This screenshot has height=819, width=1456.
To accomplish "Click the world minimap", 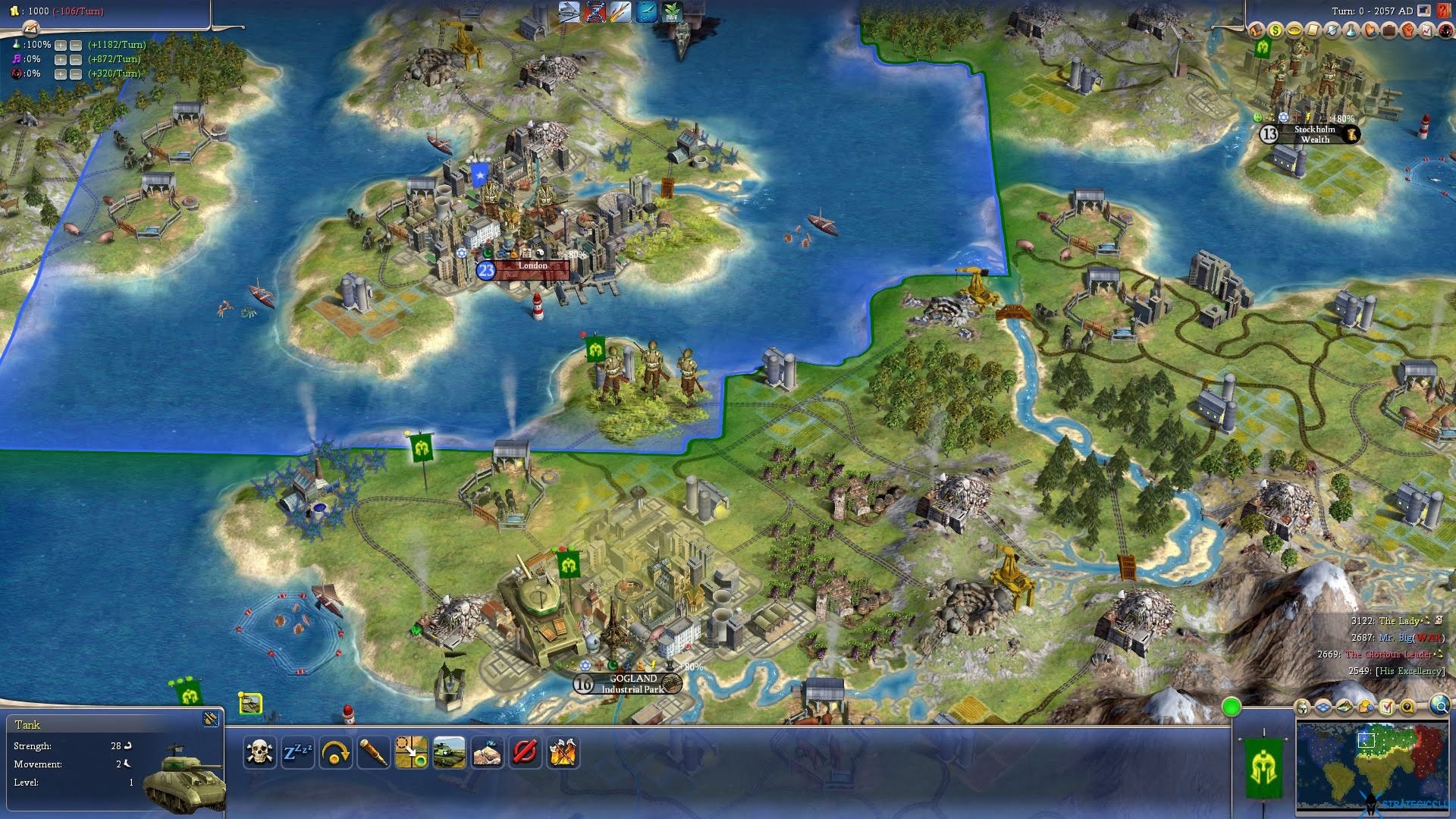I will pyautogui.click(x=1374, y=766).
